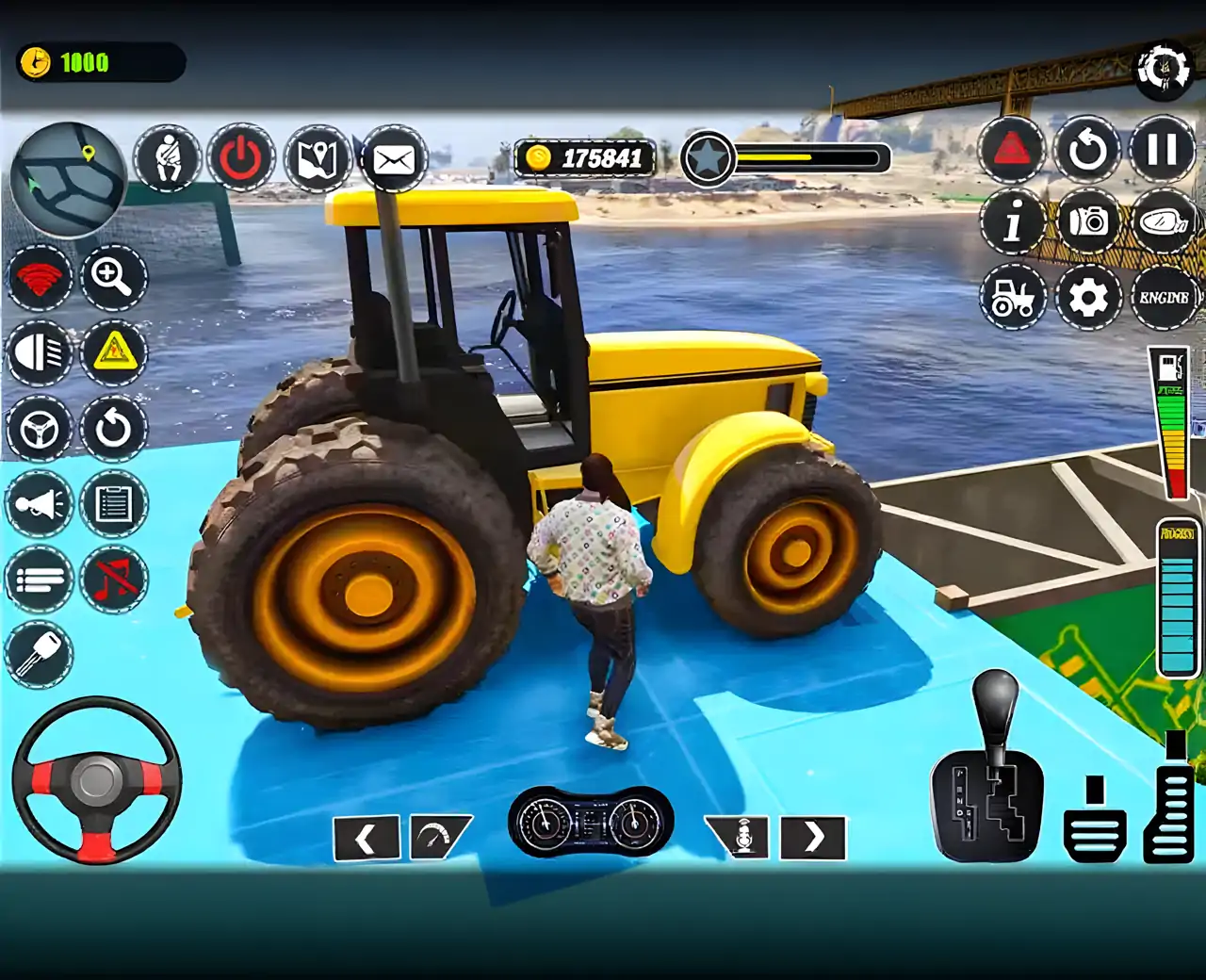This screenshot has height=980, width=1206.
Task: Toggle the headlights button
Action: pos(40,353)
